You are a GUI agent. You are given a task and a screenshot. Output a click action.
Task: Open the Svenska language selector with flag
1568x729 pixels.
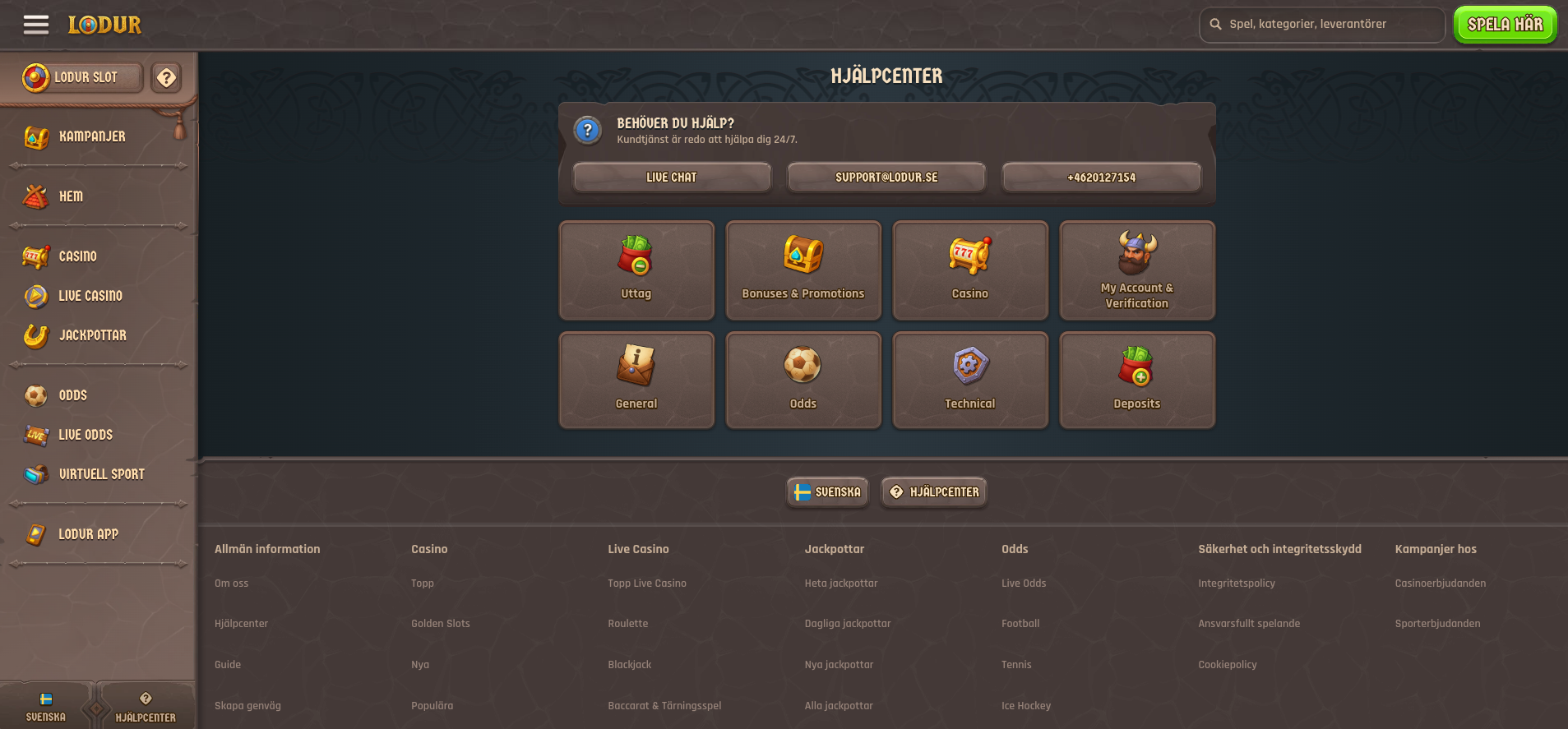[x=827, y=491]
